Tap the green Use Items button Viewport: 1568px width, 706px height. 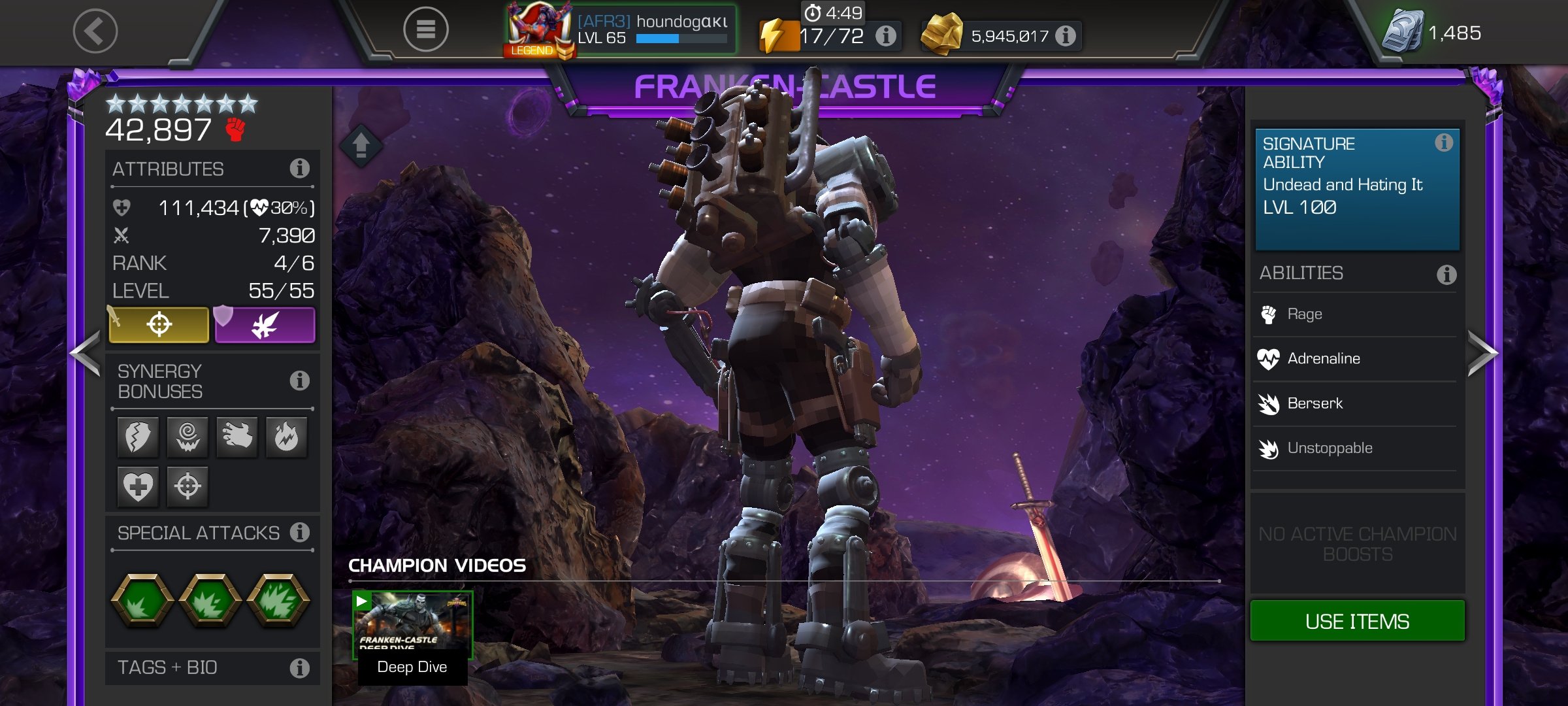pyautogui.click(x=1357, y=621)
